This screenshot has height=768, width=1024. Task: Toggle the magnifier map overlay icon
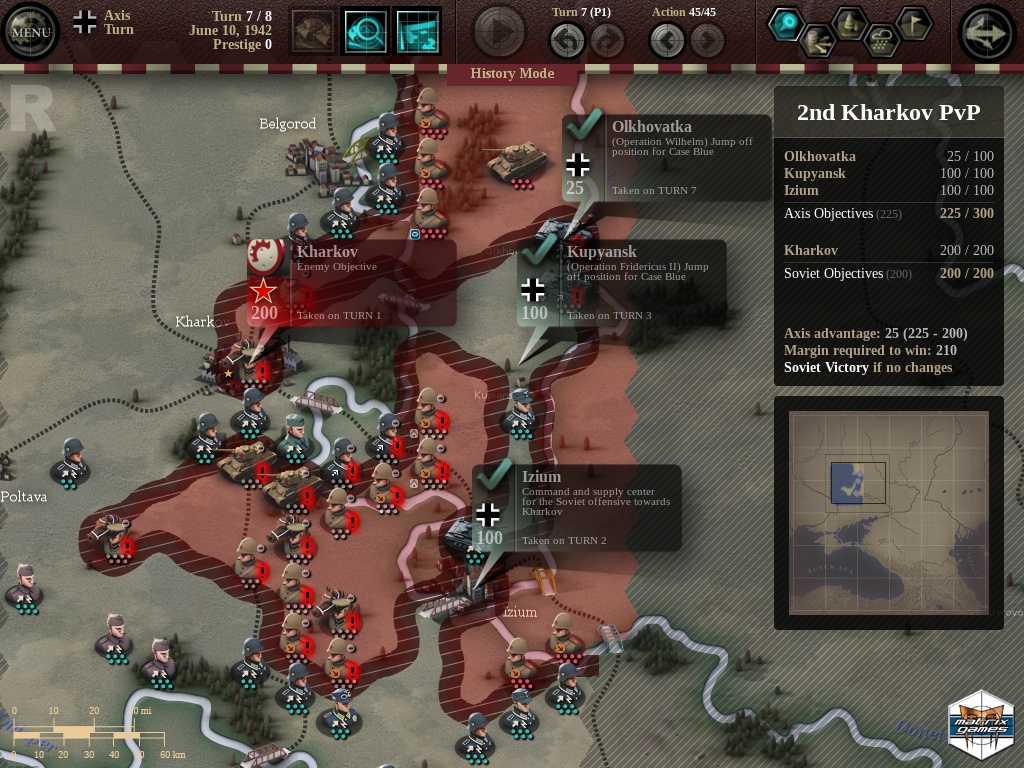point(365,32)
